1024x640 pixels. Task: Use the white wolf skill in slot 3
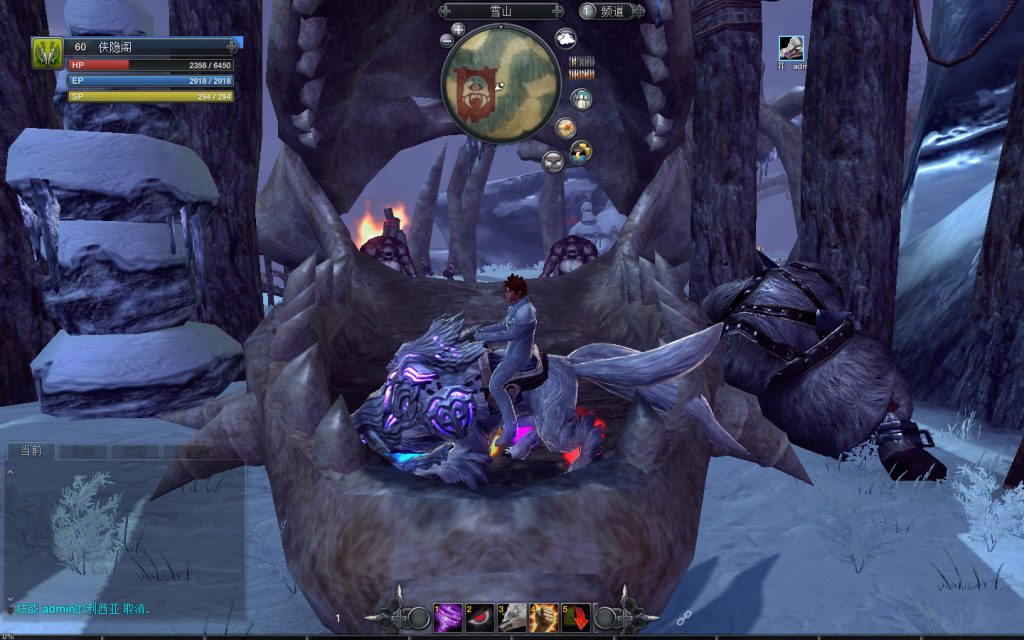click(x=512, y=617)
